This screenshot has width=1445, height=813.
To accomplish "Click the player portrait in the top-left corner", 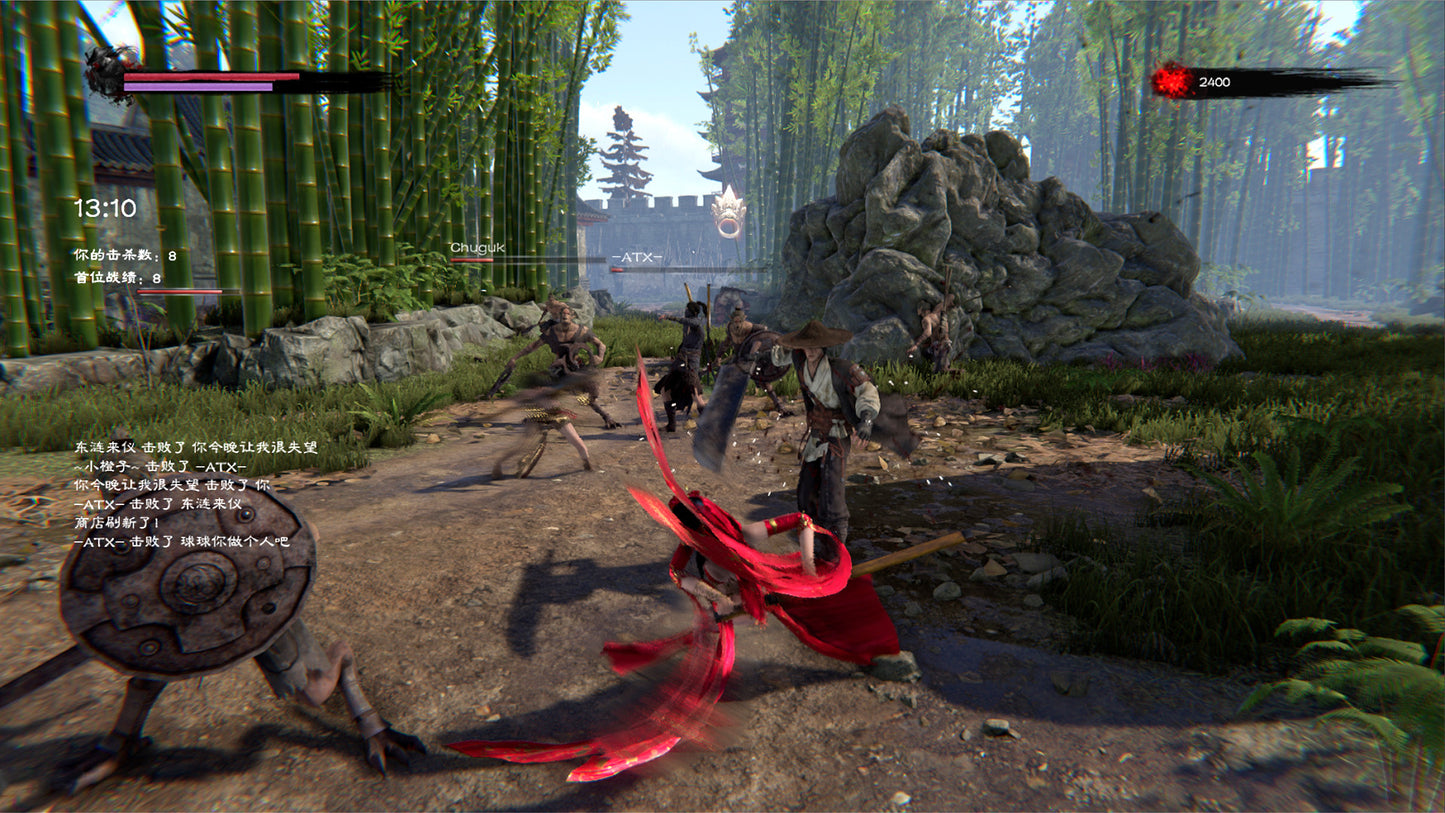I will [103, 73].
